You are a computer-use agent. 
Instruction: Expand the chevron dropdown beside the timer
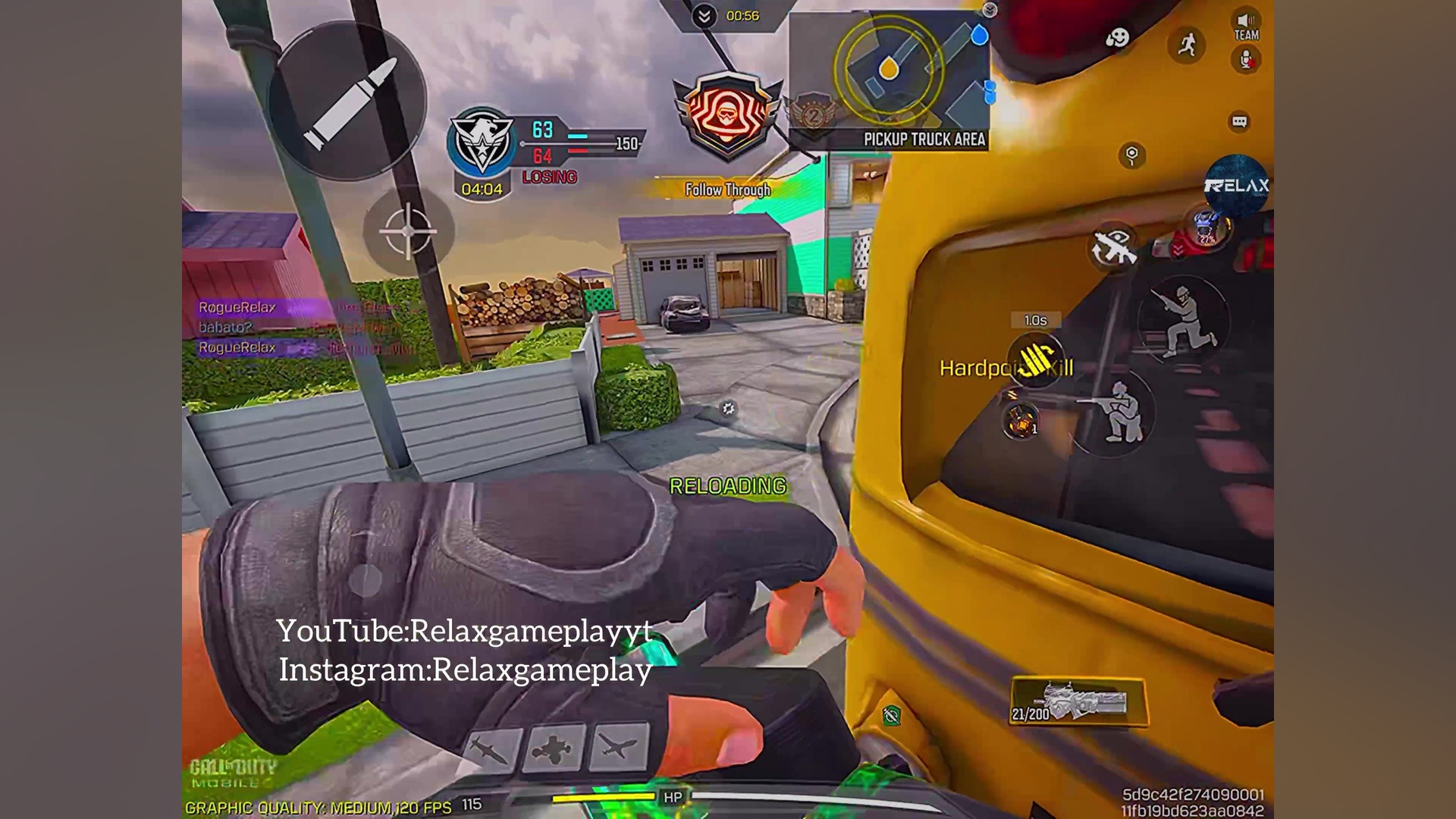(x=704, y=16)
